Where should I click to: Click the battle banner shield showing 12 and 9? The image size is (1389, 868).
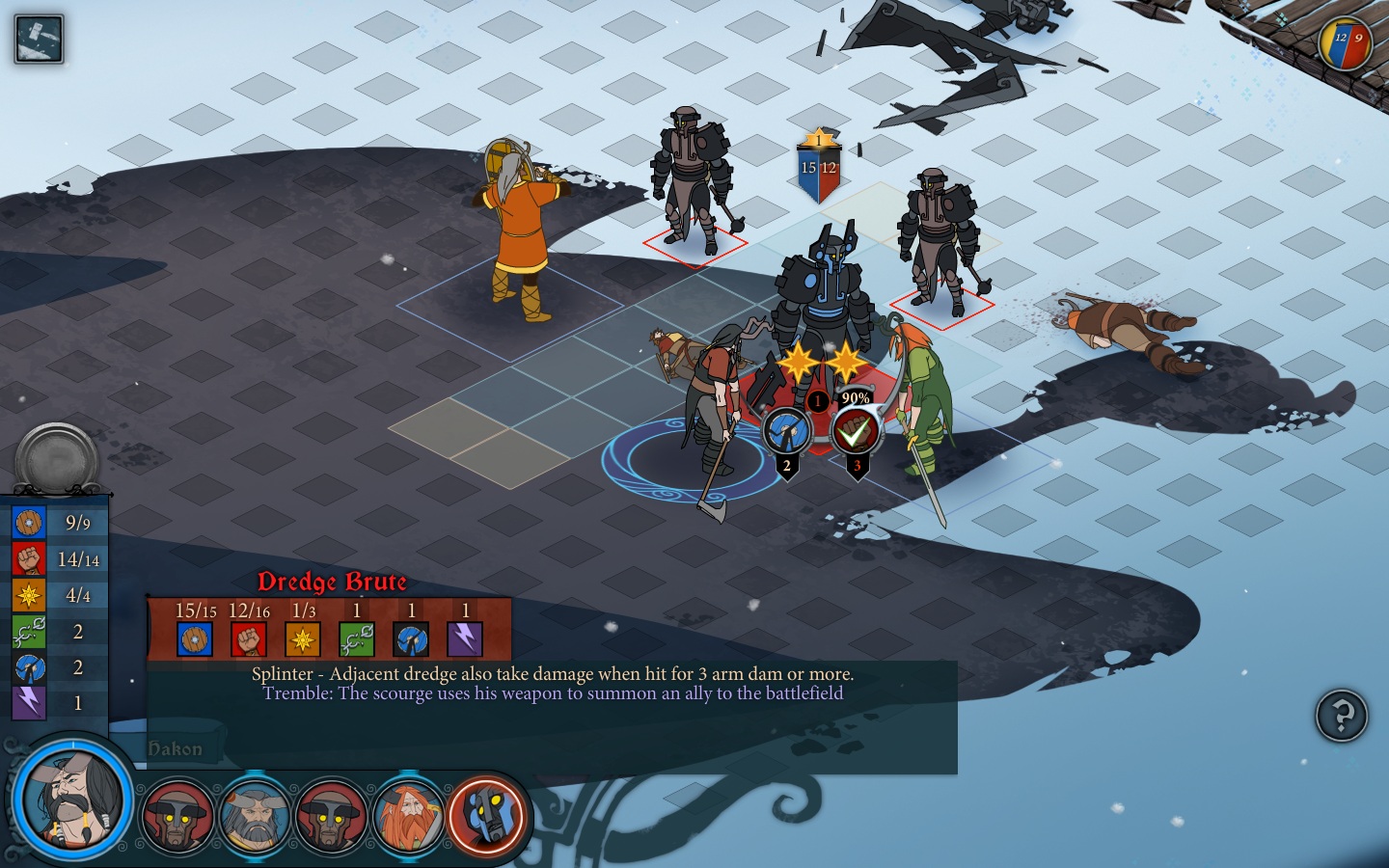coord(1346,43)
